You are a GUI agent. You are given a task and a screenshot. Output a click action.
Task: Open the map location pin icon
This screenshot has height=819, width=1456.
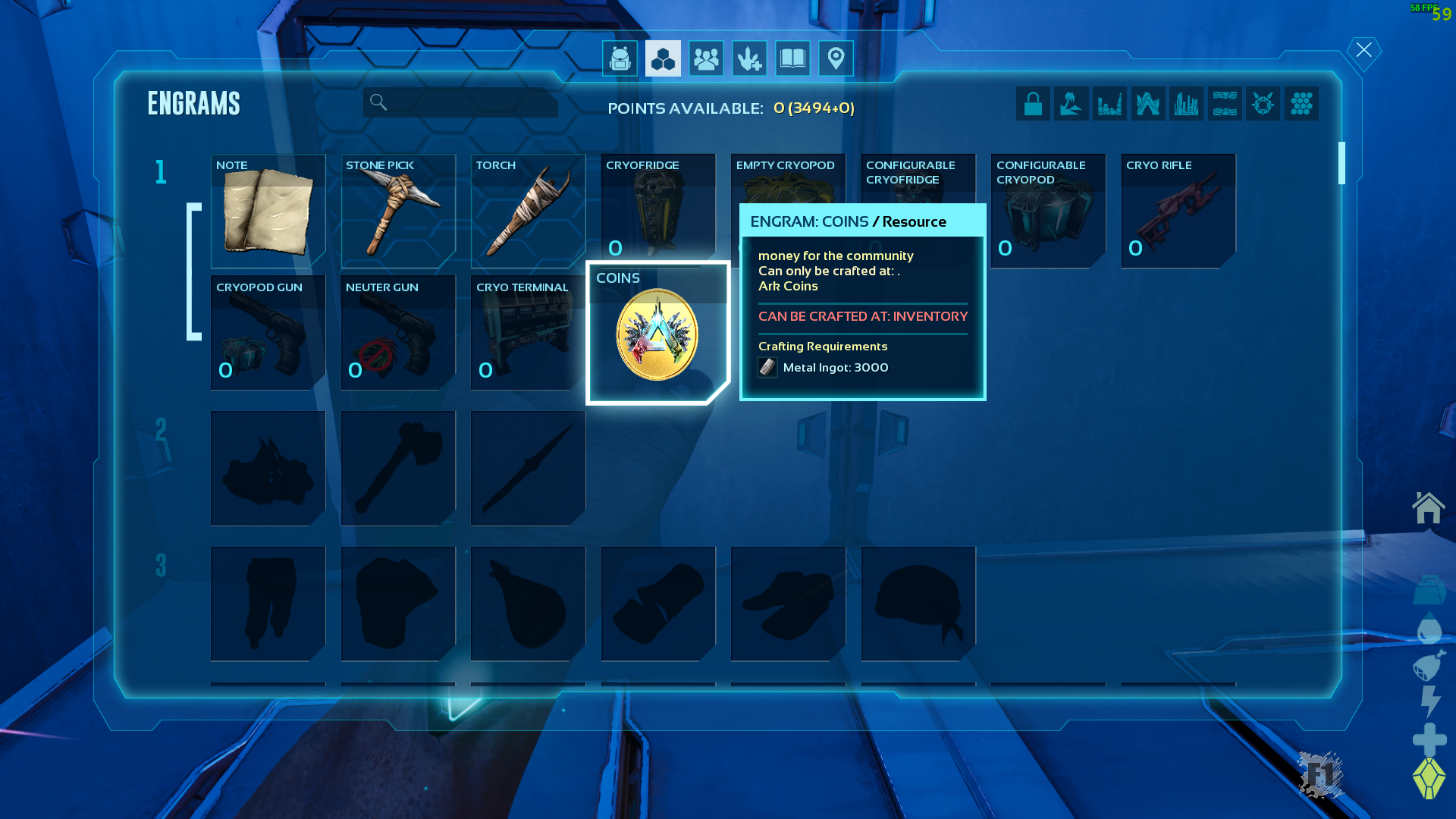[836, 58]
